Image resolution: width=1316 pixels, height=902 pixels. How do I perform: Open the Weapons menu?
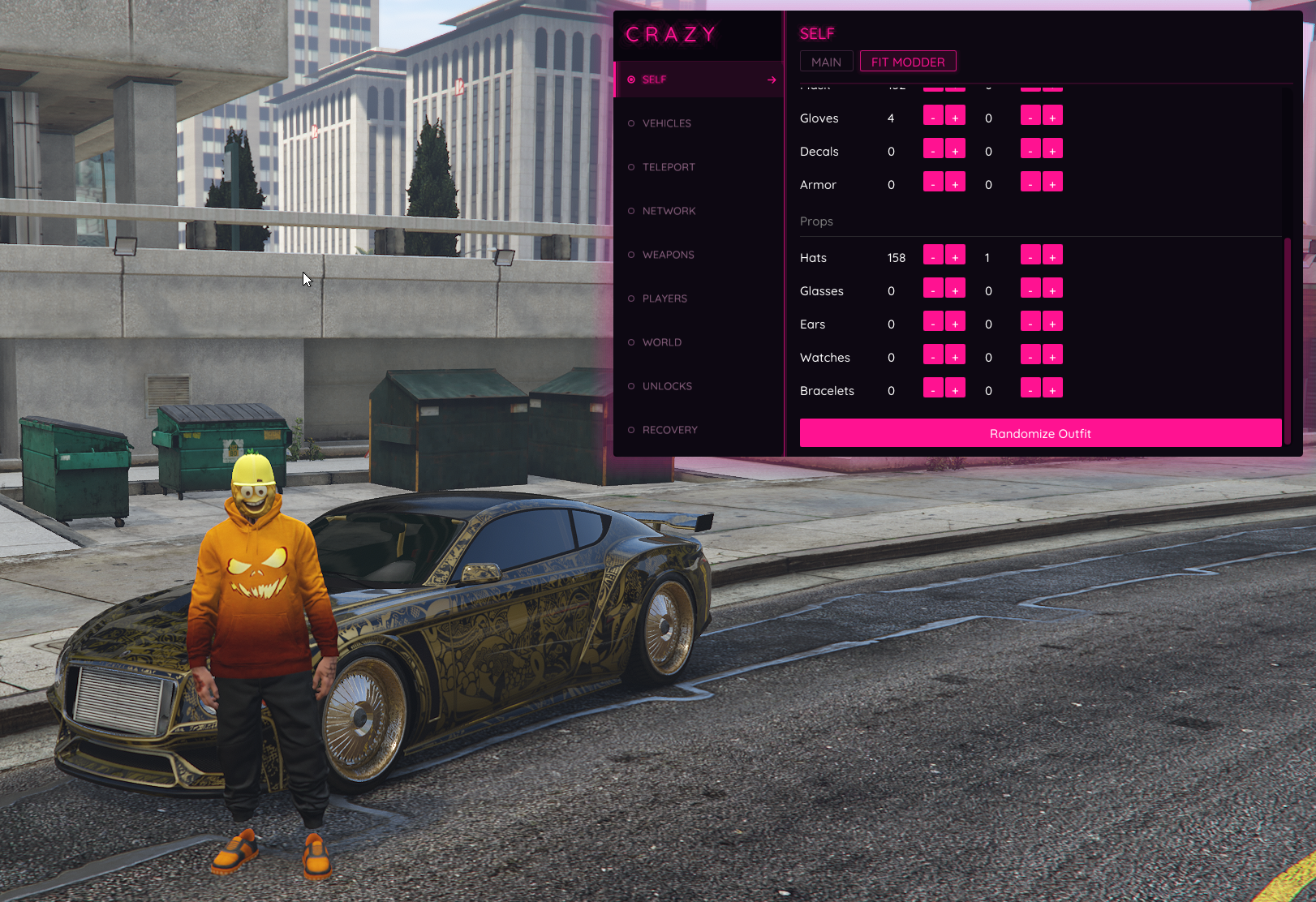click(668, 255)
